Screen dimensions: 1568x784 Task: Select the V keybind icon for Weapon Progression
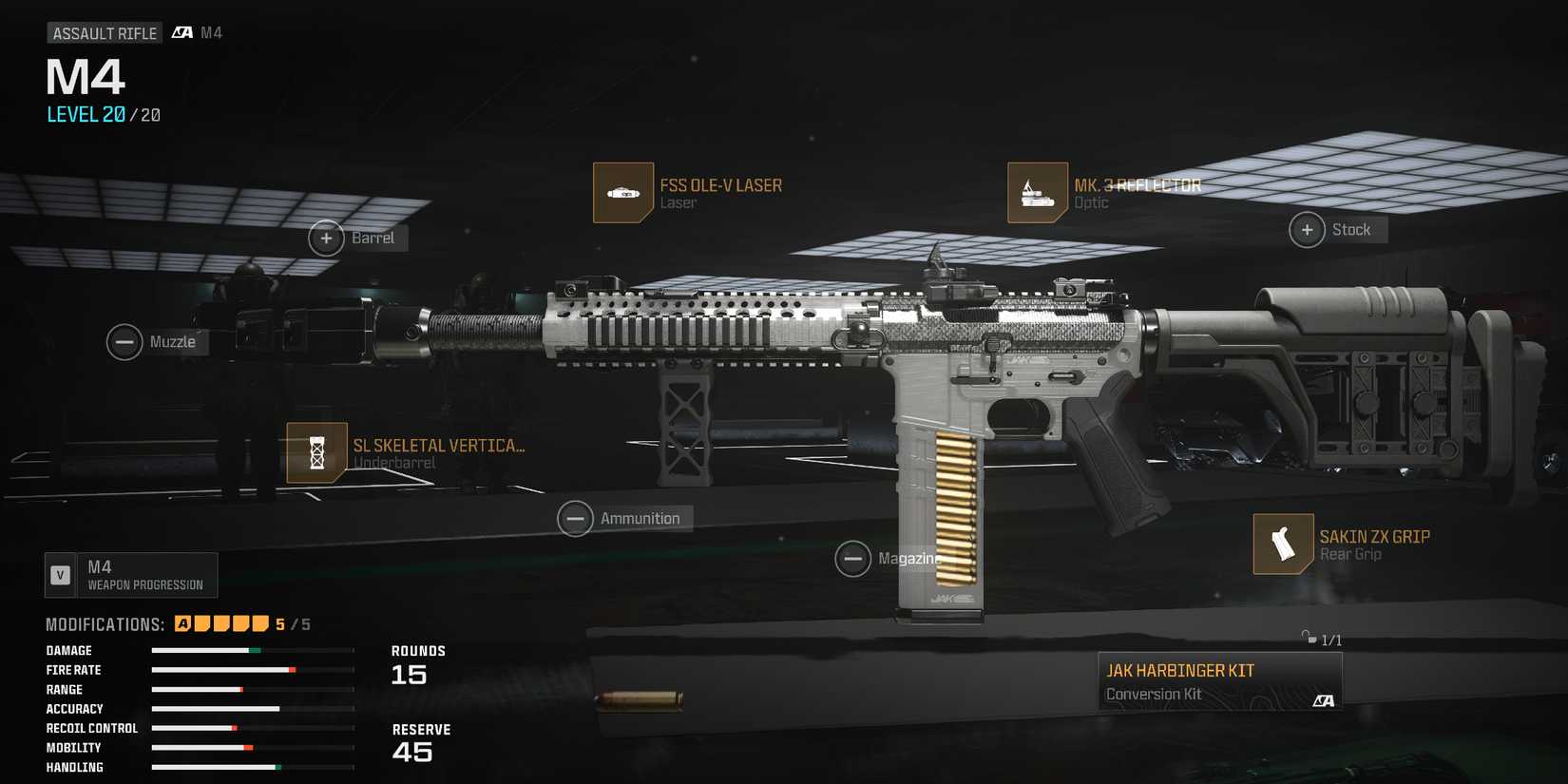[x=61, y=574]
